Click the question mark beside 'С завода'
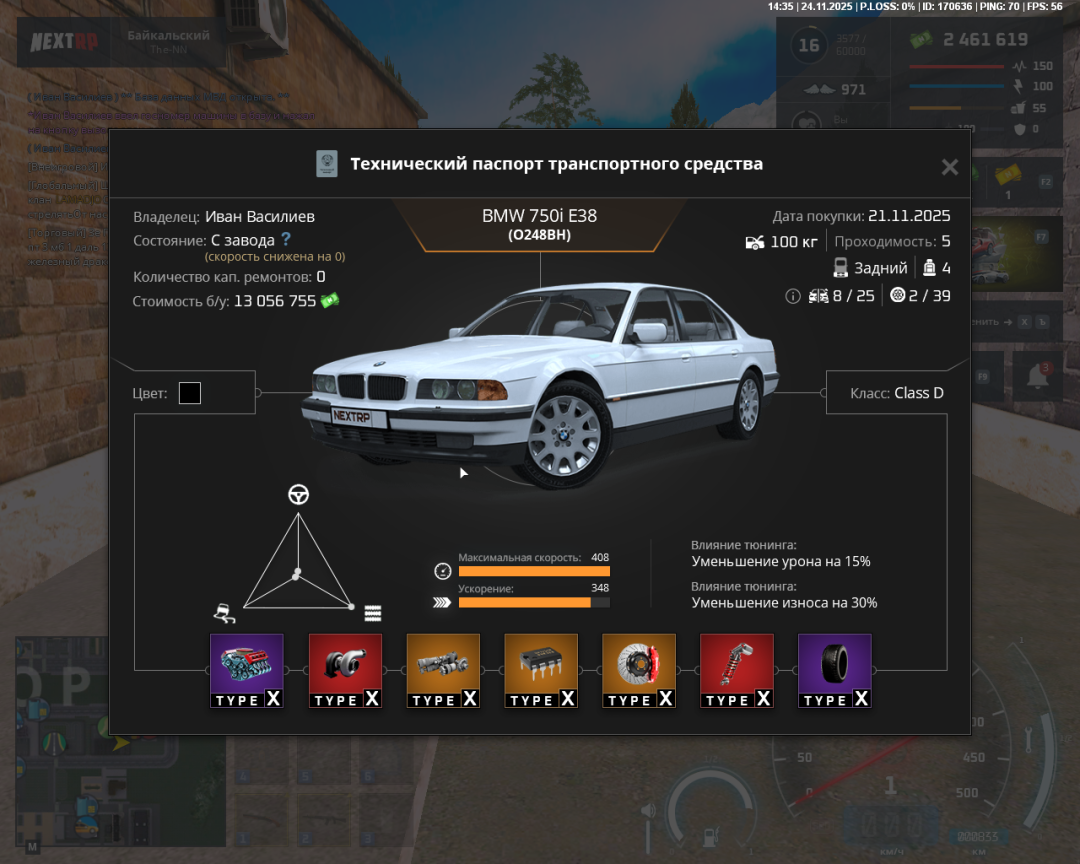This screenshot has height=864, width=1080. [286, 239]
